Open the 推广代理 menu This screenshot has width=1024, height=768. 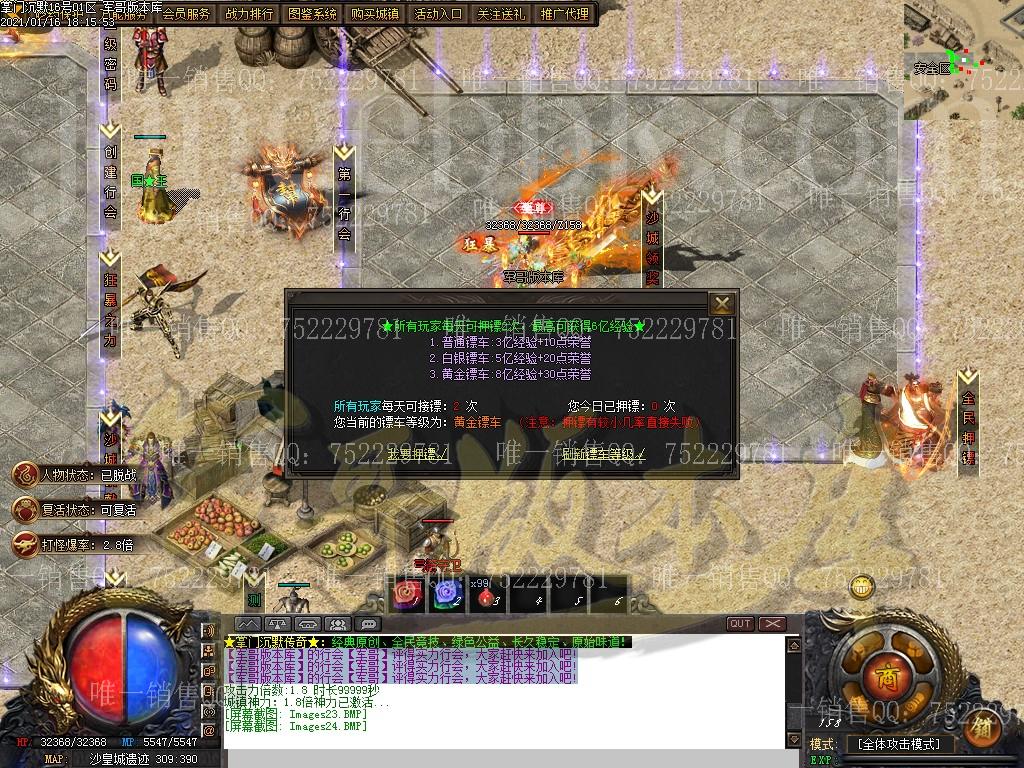[x=564, y=14]
